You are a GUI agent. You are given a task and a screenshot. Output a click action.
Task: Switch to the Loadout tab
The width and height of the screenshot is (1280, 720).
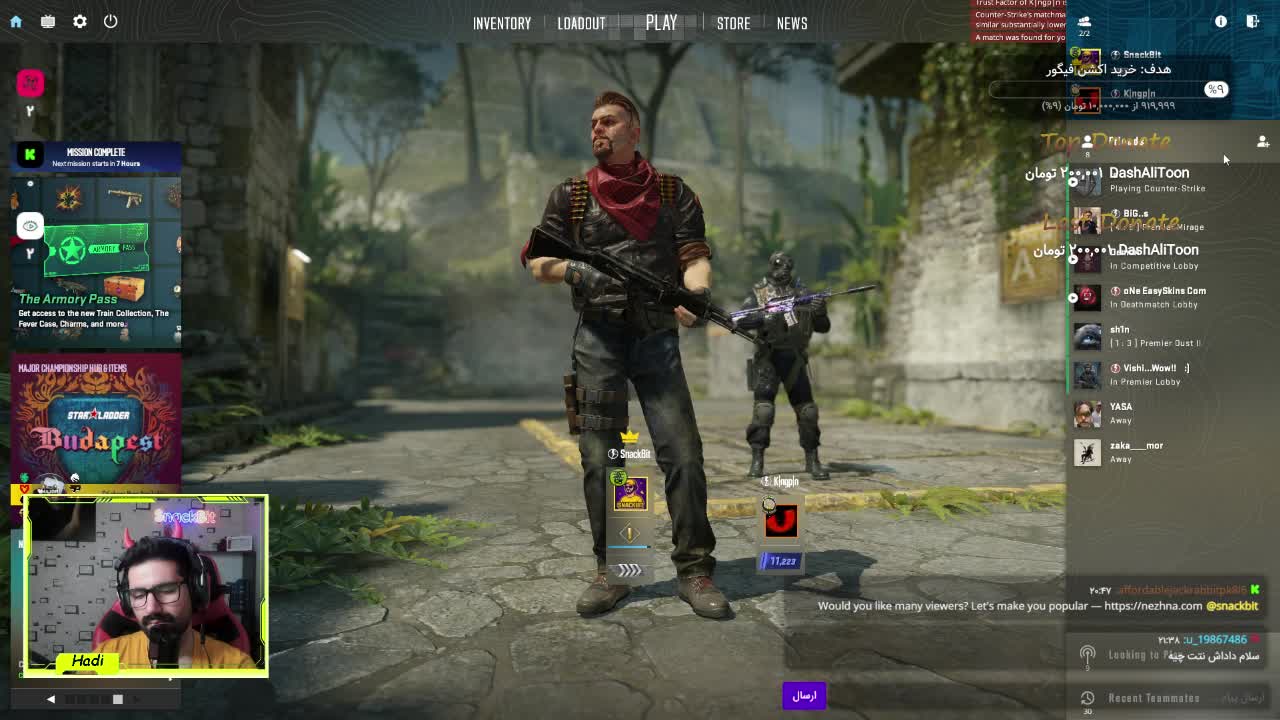[x=581, y=23]
